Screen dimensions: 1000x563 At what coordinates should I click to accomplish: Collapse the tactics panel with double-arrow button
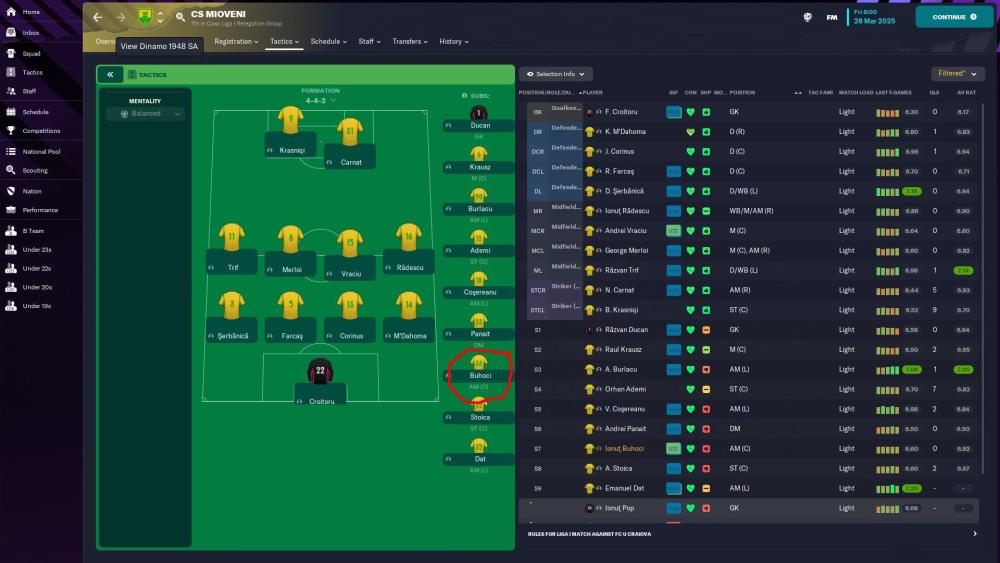110,75
